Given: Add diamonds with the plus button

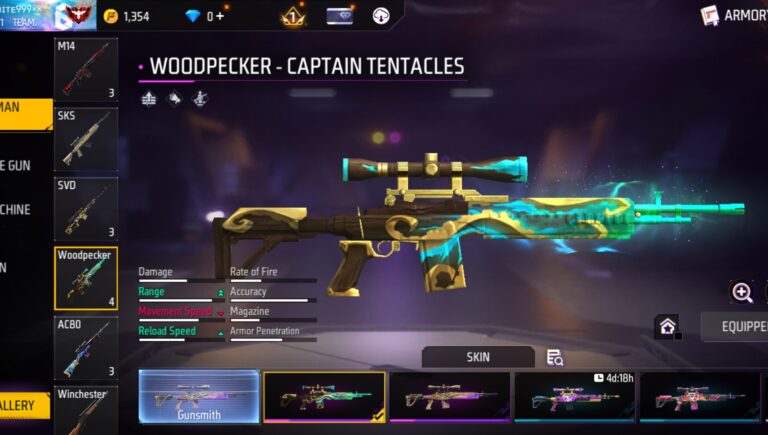Looking at the screenshot, I should click(x=219, y=16).
